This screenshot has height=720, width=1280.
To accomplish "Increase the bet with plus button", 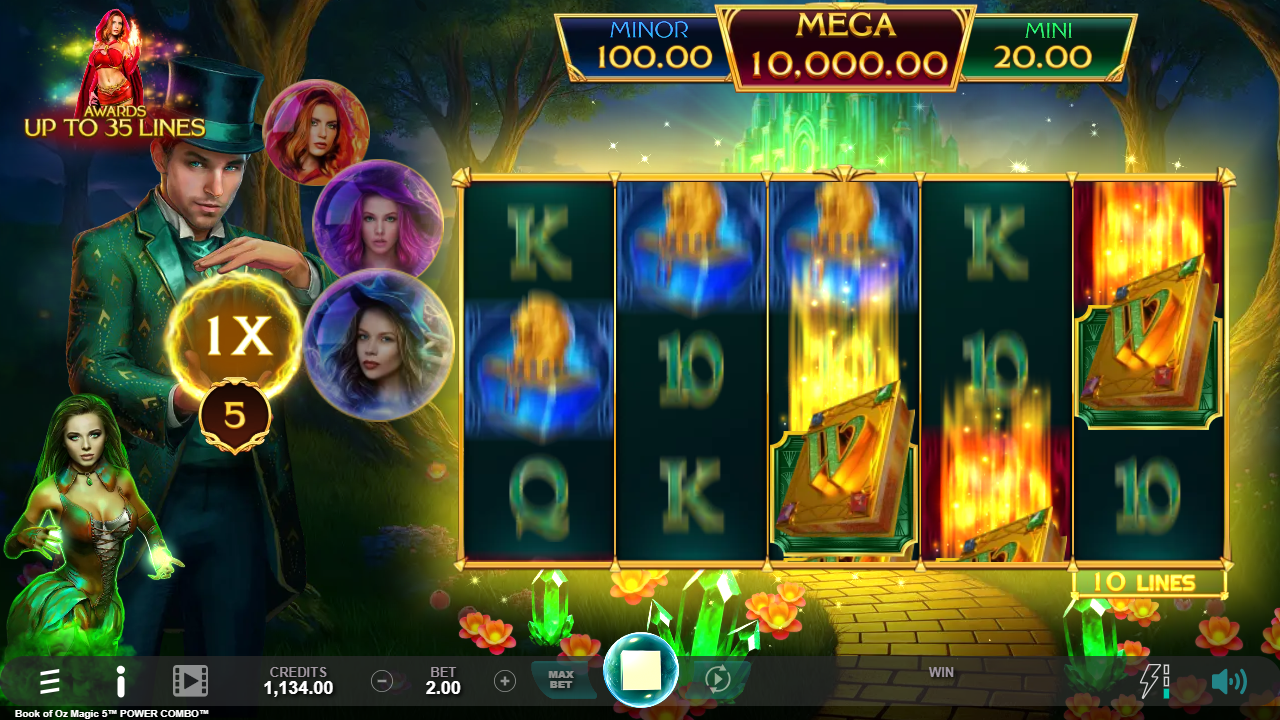I will click(x=505, y=682).
